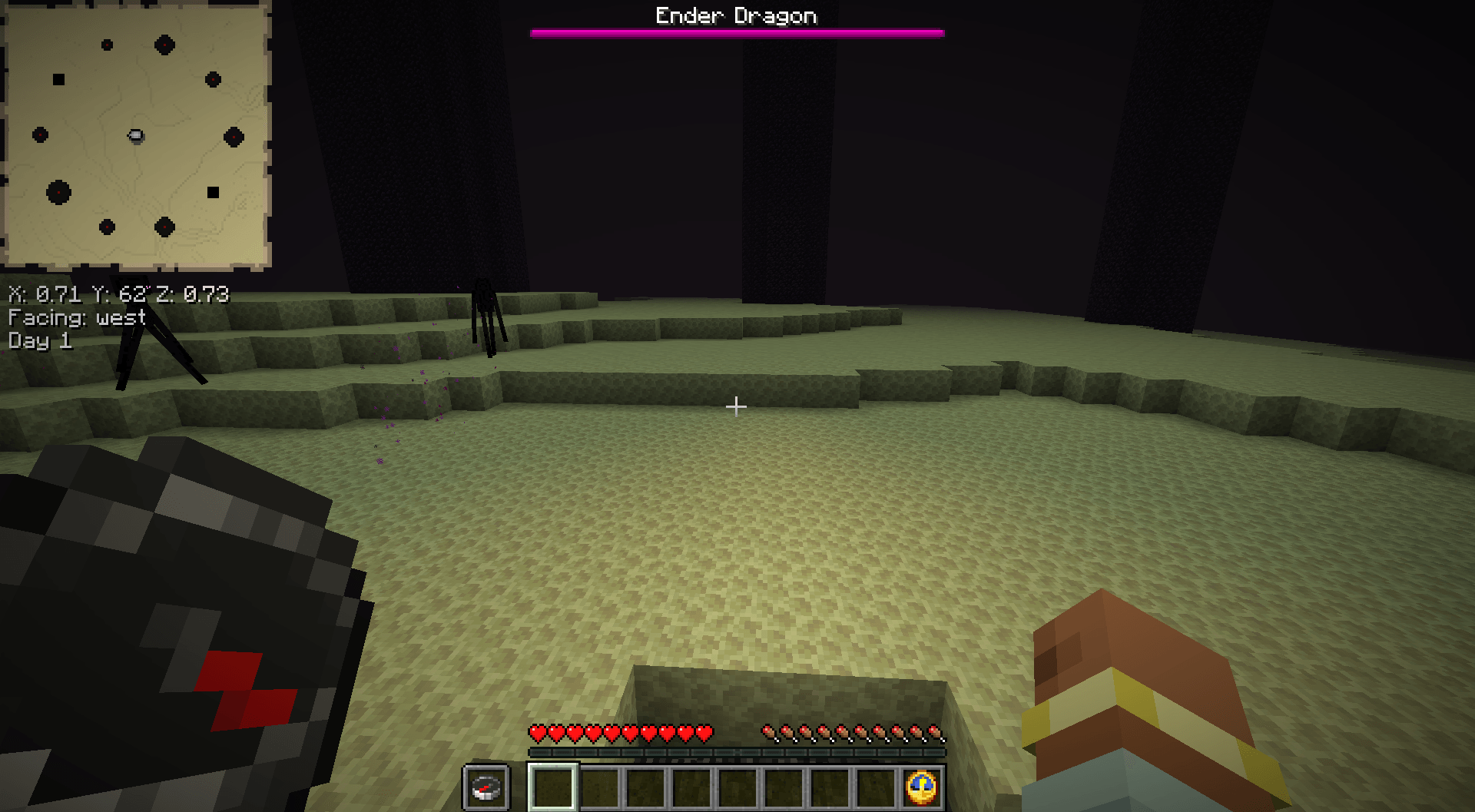Click the crosshair at screen center
This screenshot has height=812, width=1475.
(737, 406)
